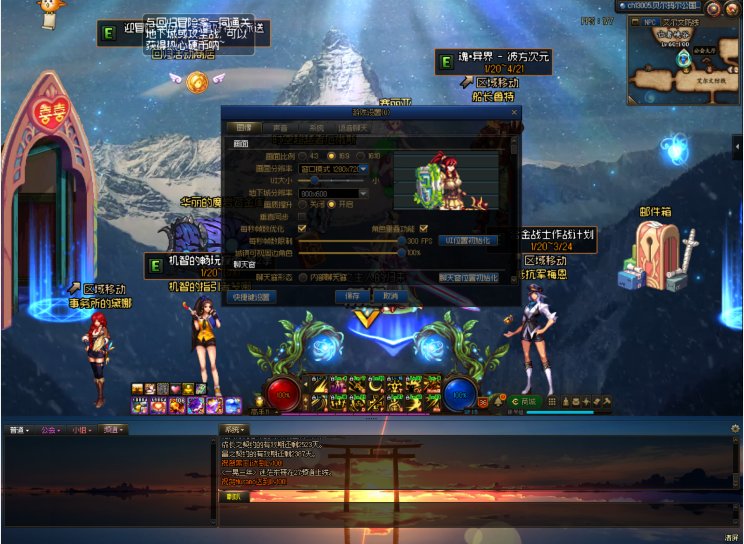744x544 pixels.
Task: Toggle the 垂直同步 (vertical sync) checkbox
Action: [x=302, y=216]
